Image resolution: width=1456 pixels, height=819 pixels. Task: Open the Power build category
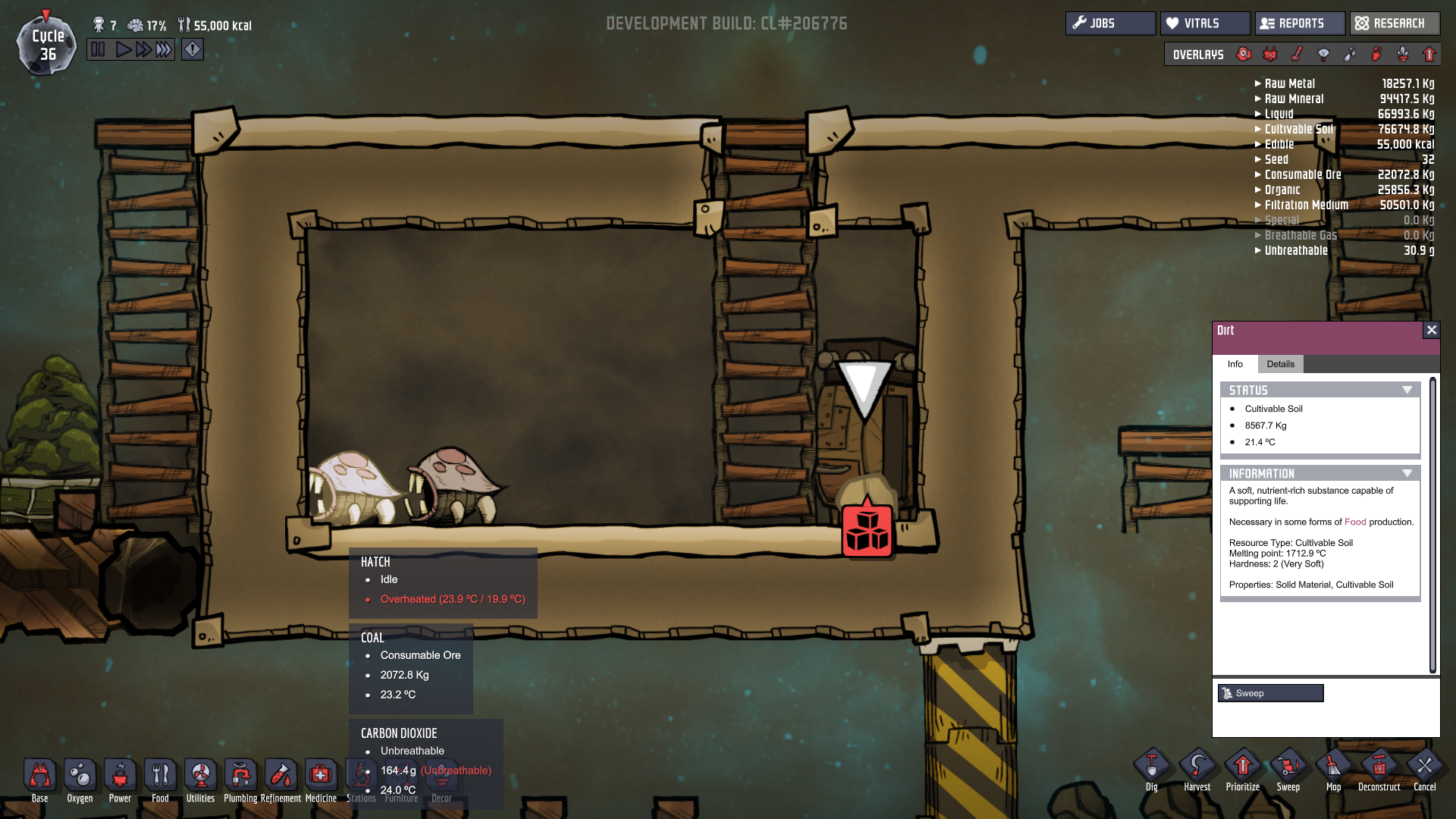coord(120,780)
